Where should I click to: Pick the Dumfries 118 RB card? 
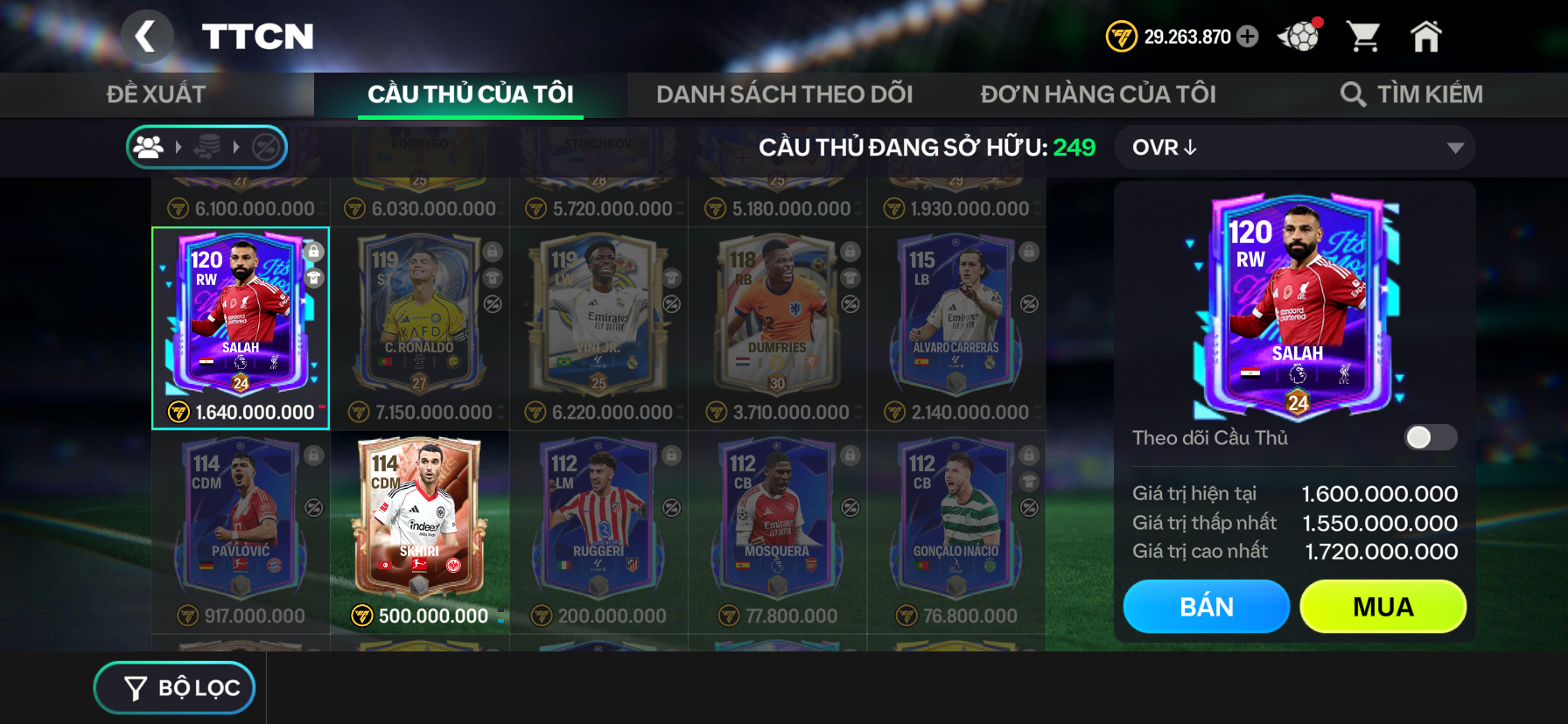[777, 319]
